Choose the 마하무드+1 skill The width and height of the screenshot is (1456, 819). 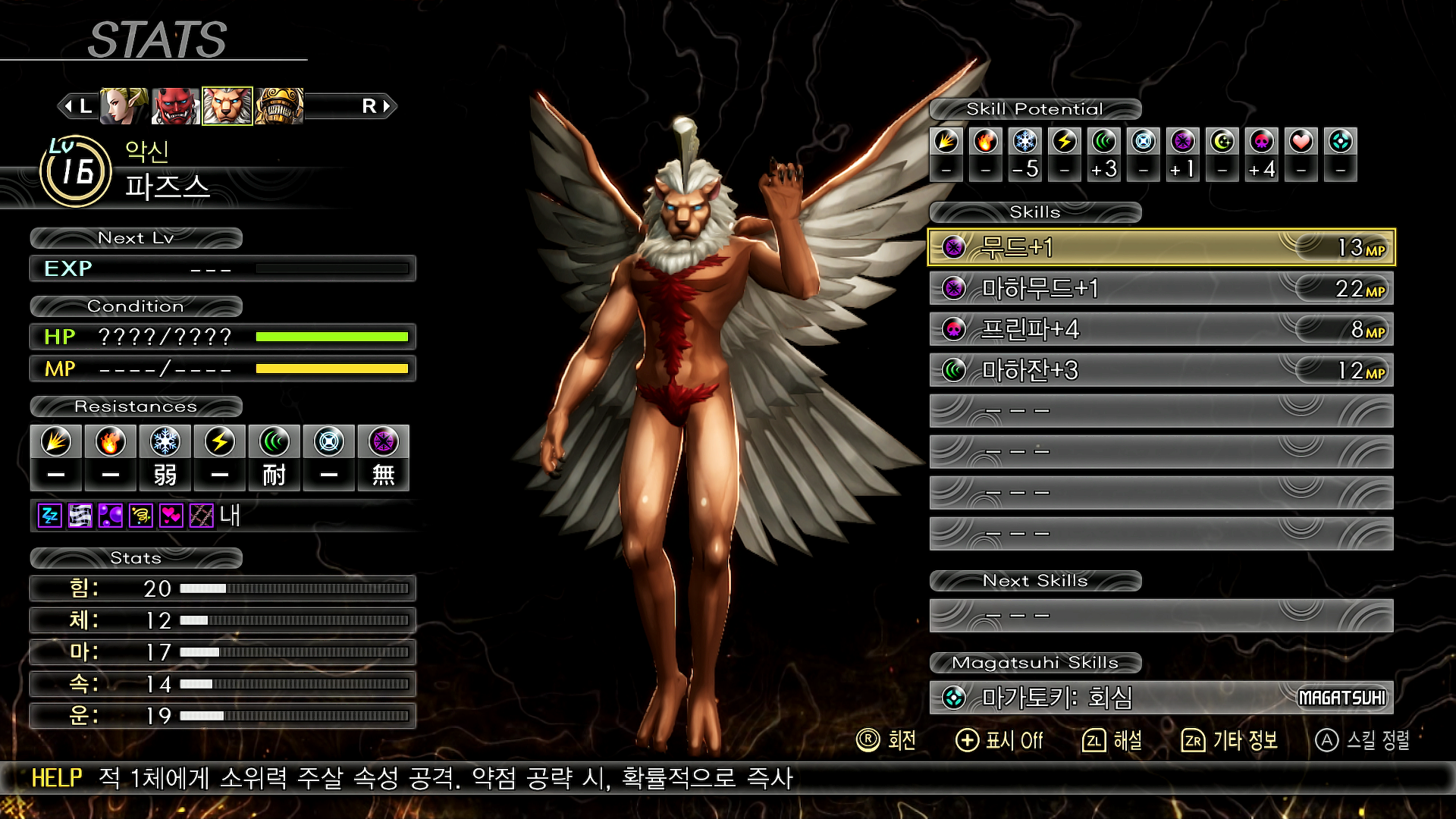(1160, 288)
